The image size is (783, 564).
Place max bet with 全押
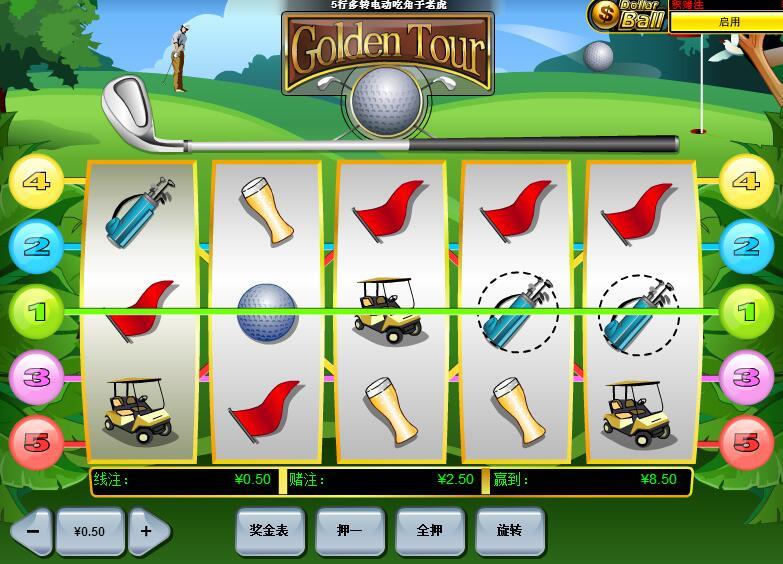click(x=429, y=531)
